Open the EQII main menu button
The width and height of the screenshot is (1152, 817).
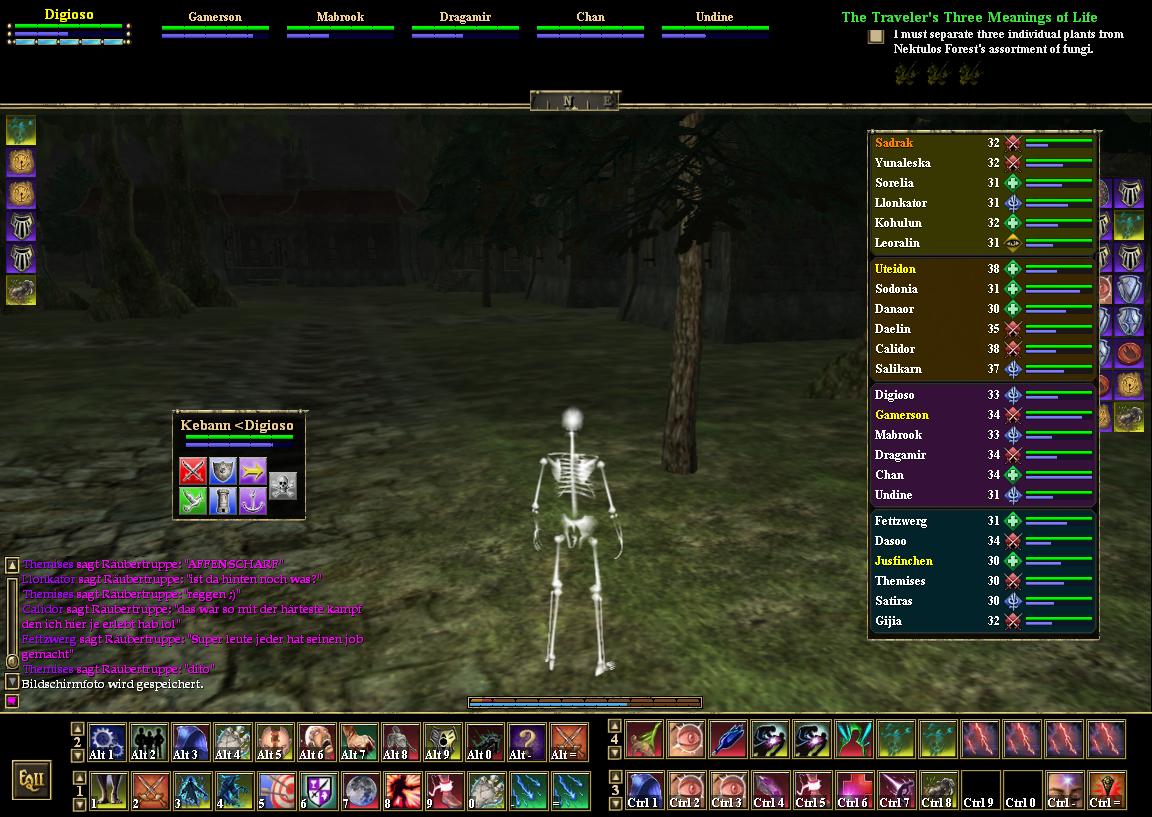click(x=32, y=780)
